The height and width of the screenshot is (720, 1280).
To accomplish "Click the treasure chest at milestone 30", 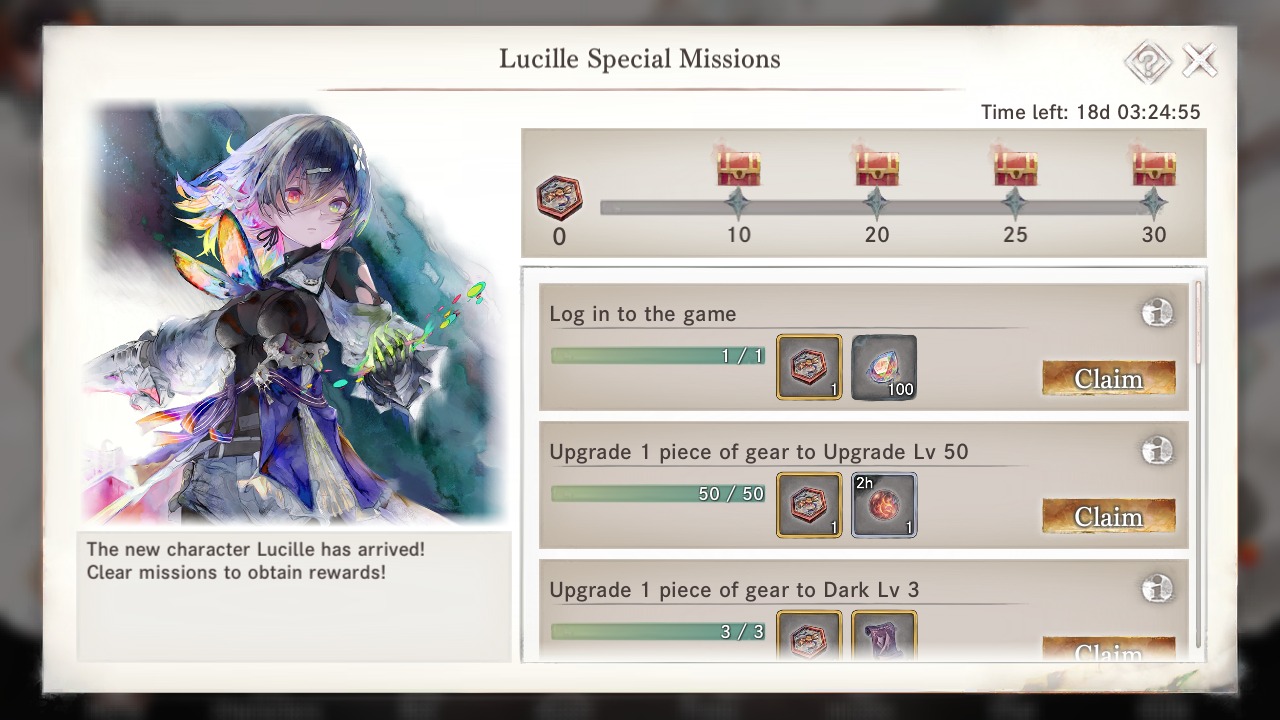I will coord(1154,167).
